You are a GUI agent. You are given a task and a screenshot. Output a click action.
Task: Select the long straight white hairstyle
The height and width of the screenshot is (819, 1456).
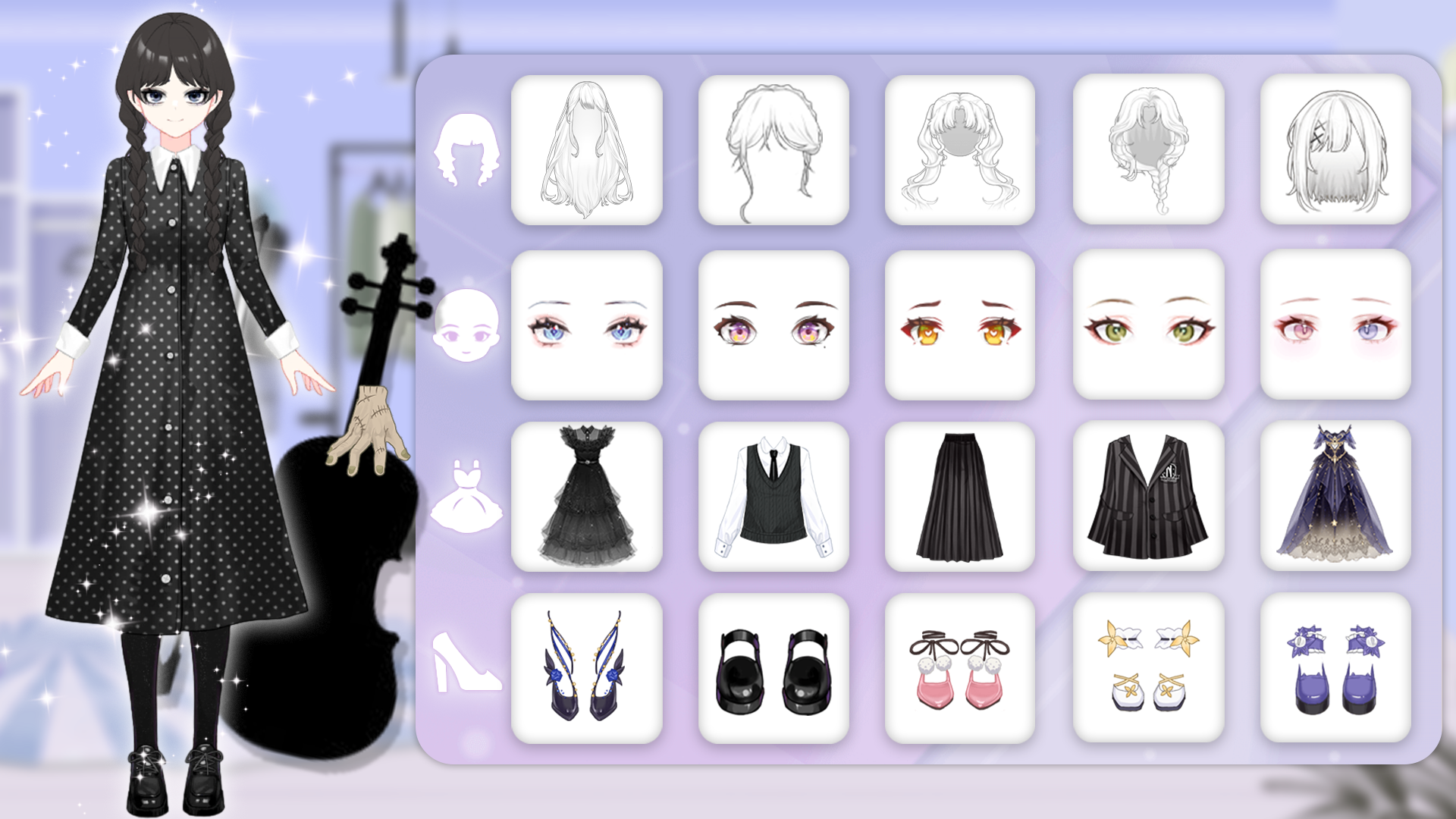pyautogui.click(x=588, y=149)
